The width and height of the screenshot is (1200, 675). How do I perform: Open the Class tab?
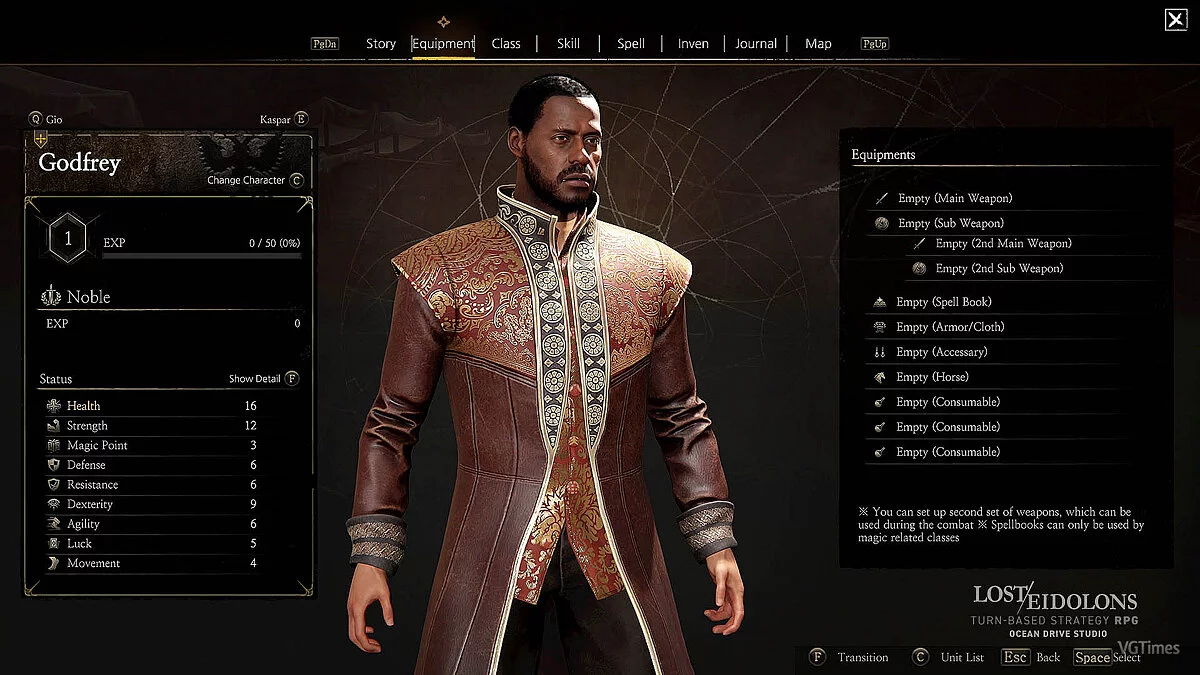tap(506, 44)
